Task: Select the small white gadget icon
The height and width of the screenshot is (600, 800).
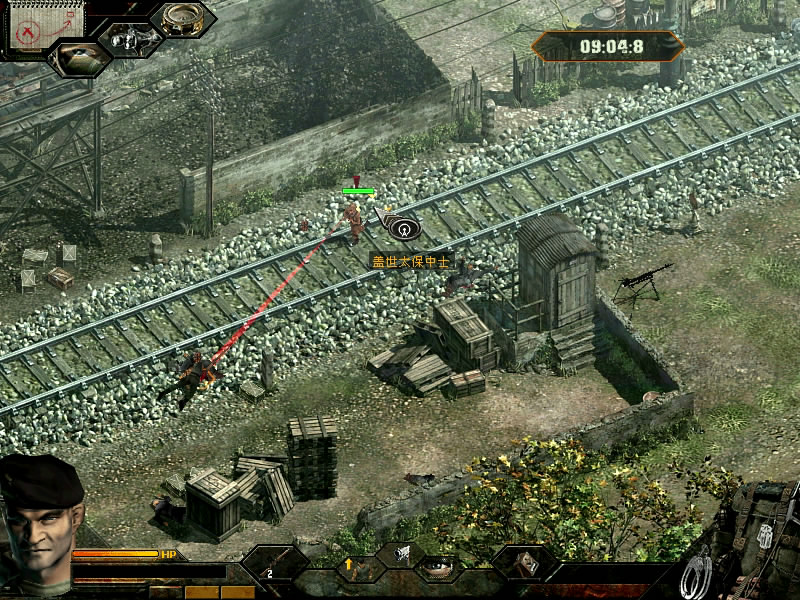Action: click(x=402, y=551)
